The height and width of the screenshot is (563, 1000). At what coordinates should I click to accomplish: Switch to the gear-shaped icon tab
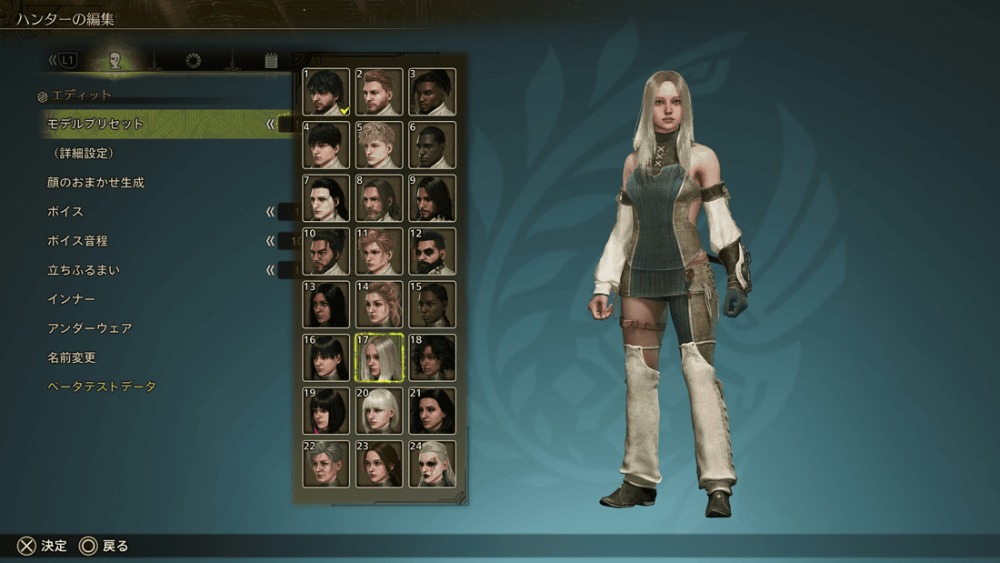click(193, 61)
